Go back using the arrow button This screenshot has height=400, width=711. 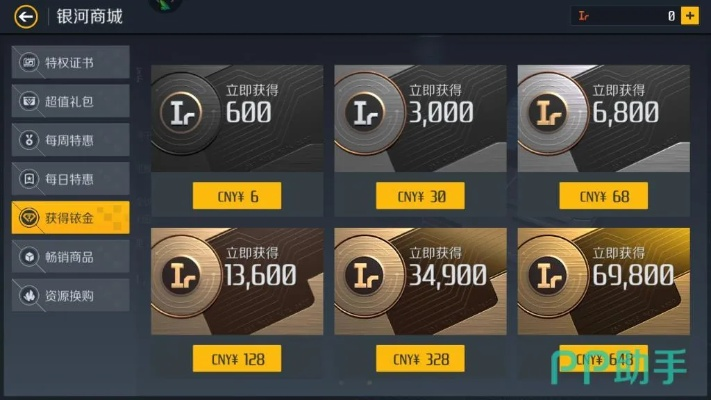(26, 16)
